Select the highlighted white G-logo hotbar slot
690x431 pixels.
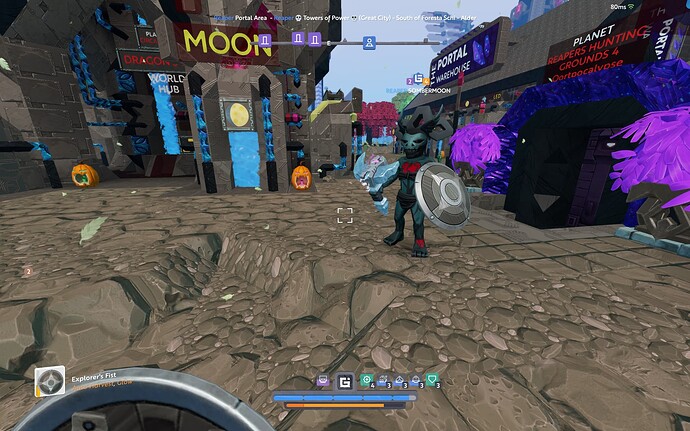tap(345, 381)
